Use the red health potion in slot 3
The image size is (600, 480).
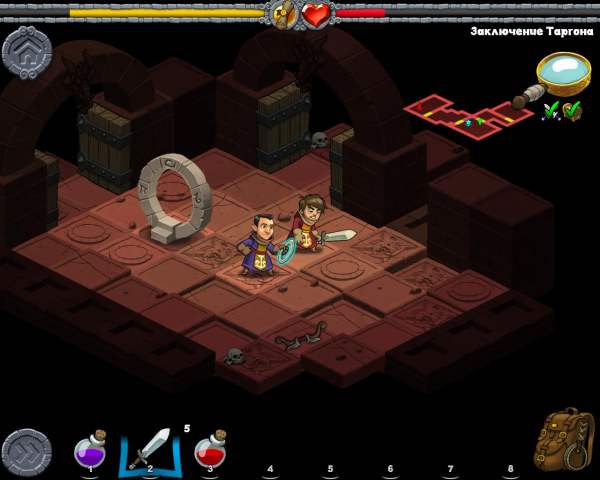coord(210,448)
